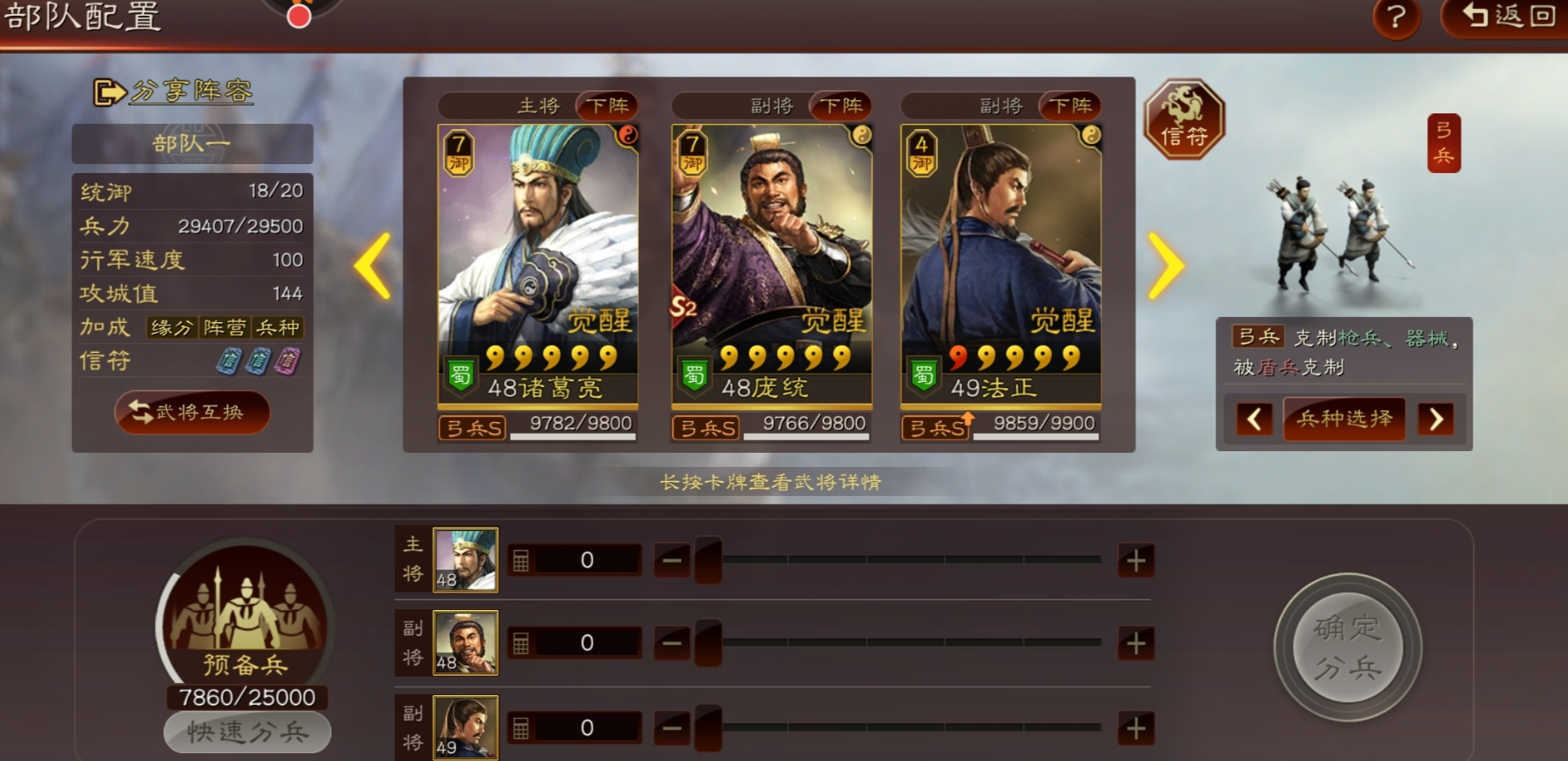Screen dimensions: 1568x761
Task: Click the 主将 troop allocation slider
Action: pyautogui.click(x=707, y=559)
